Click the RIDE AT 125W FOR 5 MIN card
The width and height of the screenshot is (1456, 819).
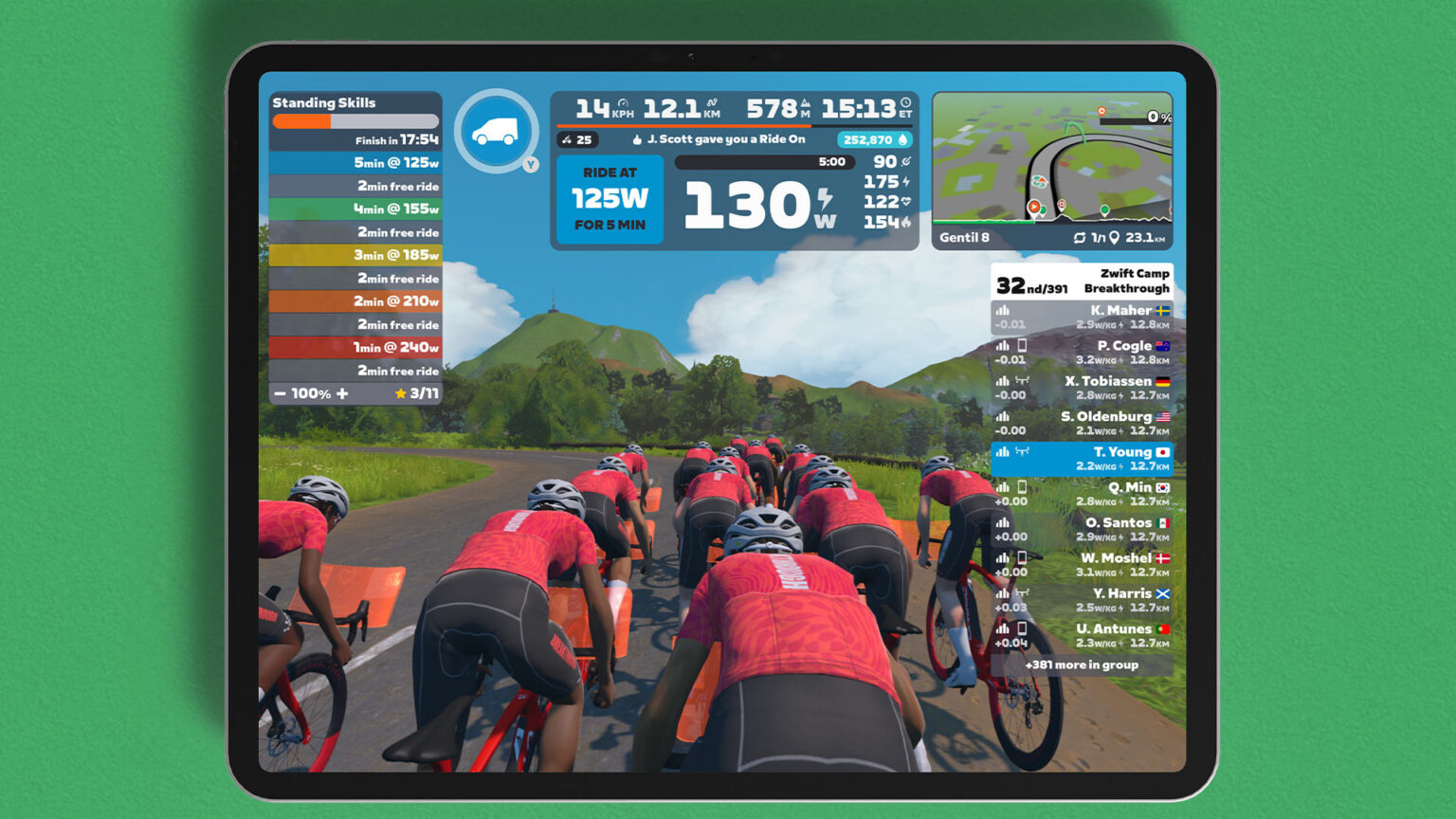tap(610, 198)
